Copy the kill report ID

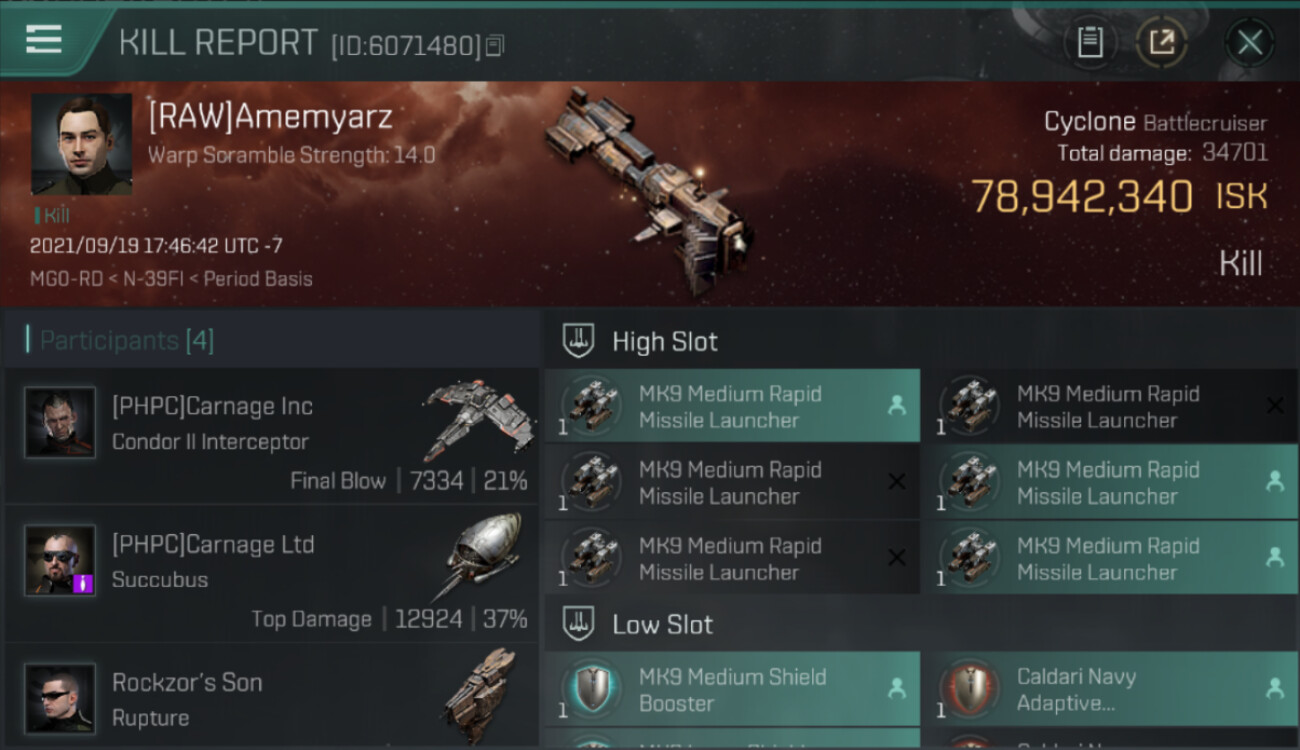point(495,46)
